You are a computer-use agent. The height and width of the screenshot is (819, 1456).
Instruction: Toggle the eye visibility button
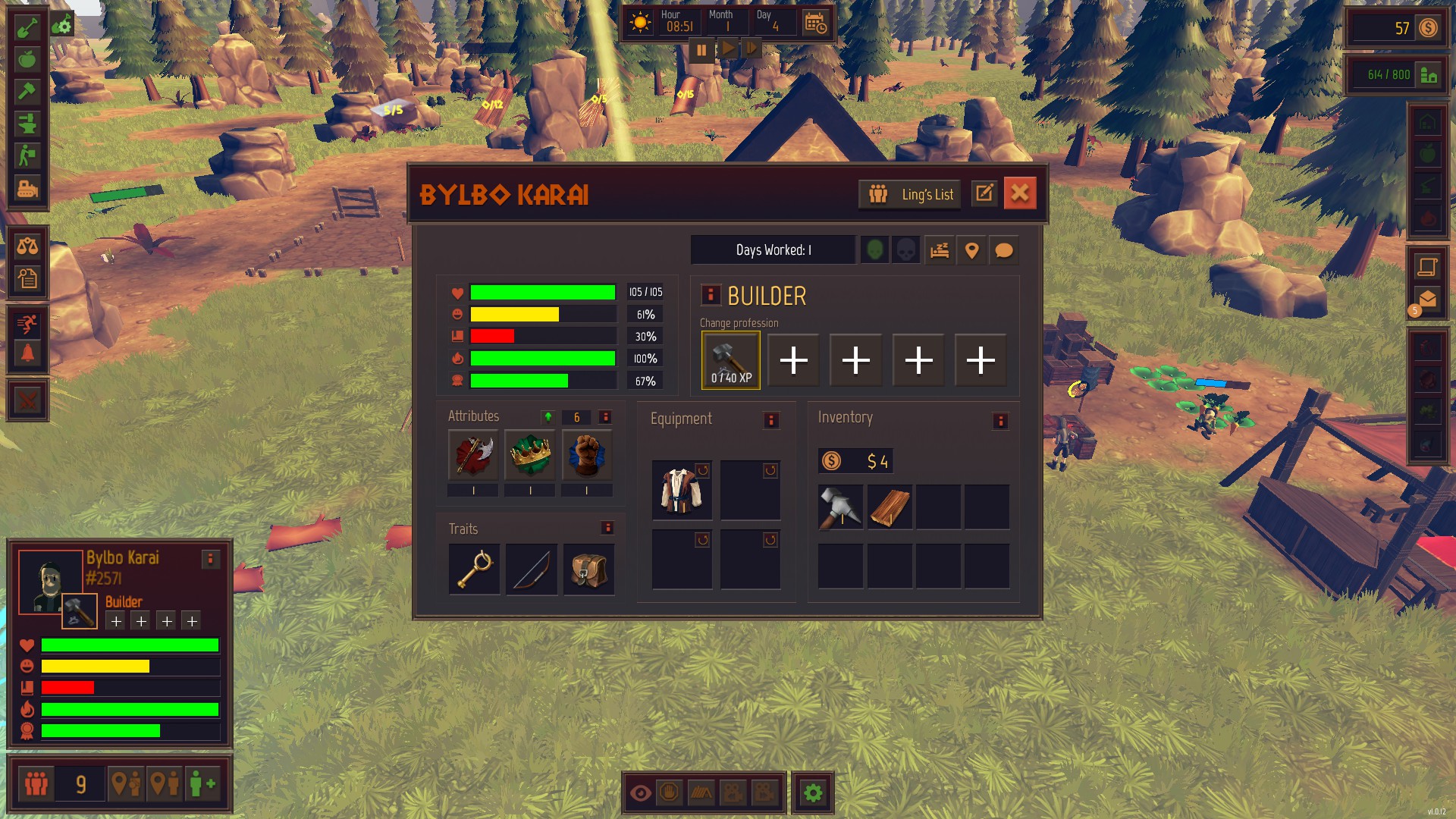pos(641,793)
